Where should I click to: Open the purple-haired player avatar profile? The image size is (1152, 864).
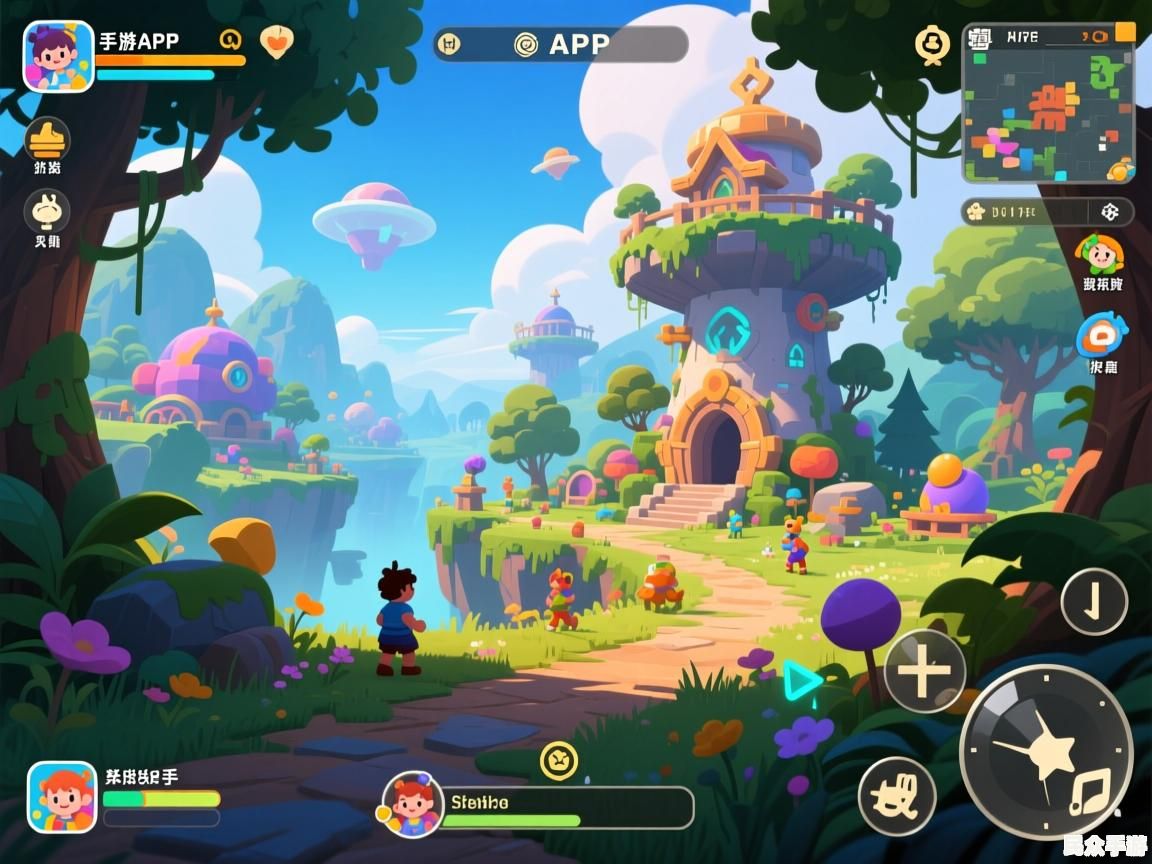(58, 57)
